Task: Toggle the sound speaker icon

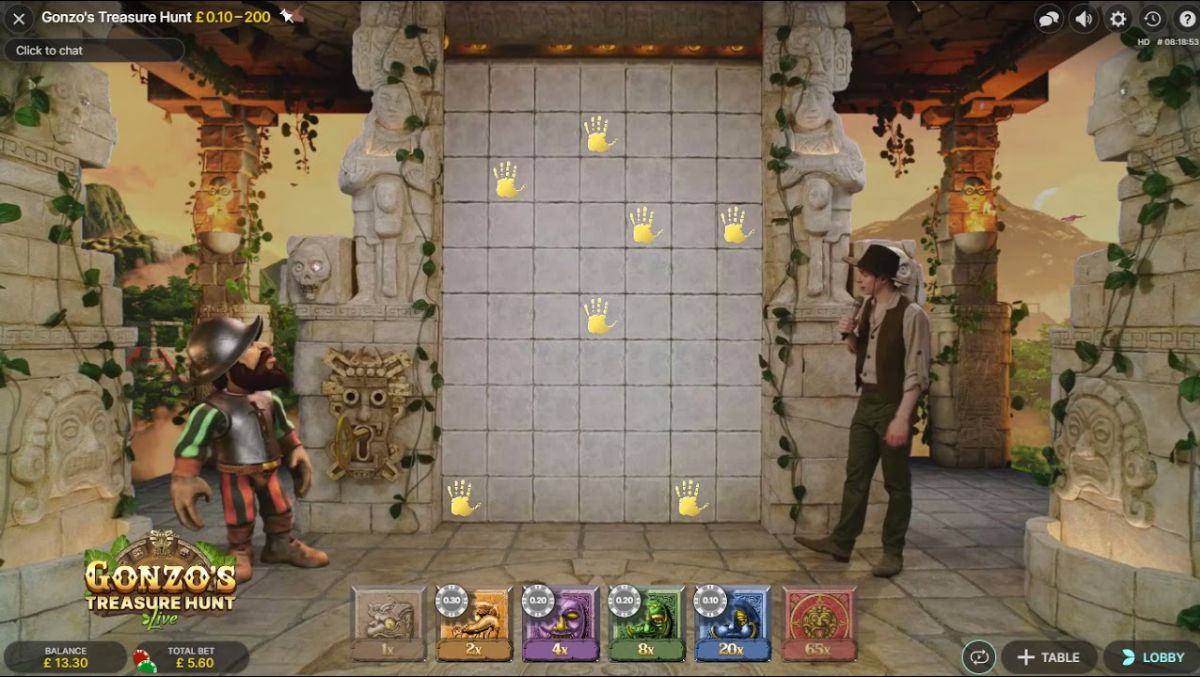Action: [x=1083, y=18]
